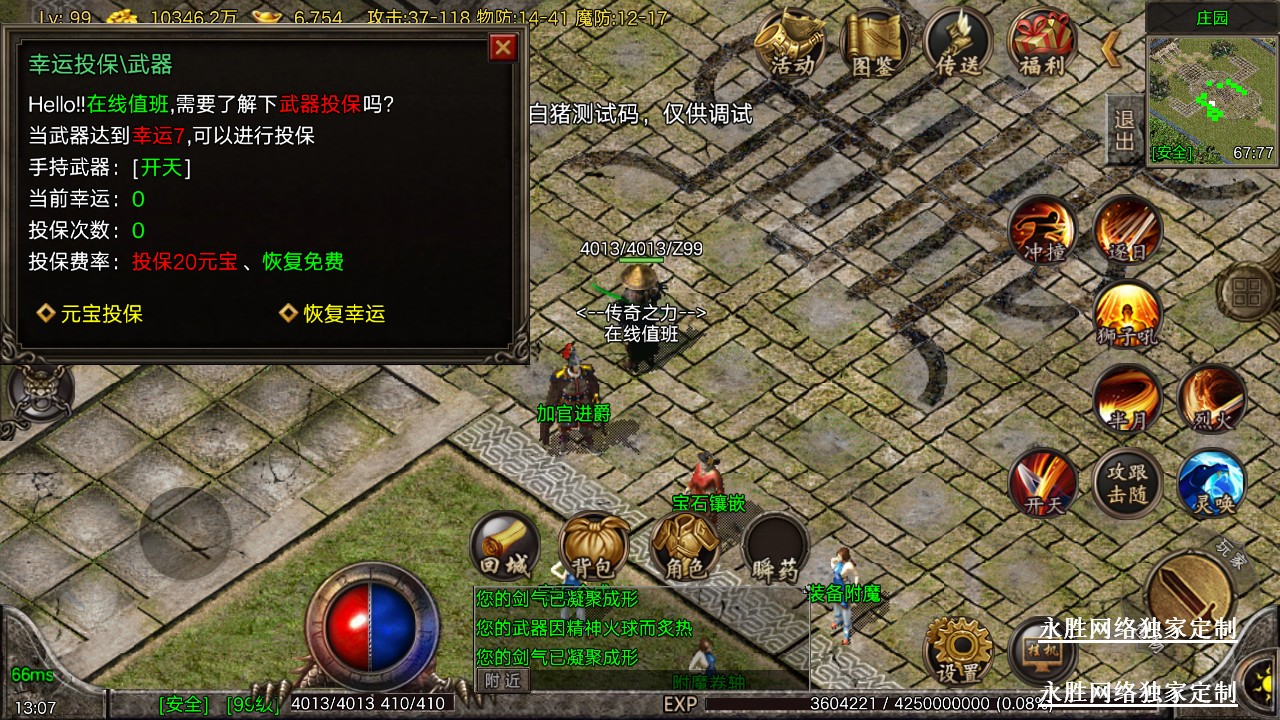Use the 逐日 sword skill

click(x=1127, y=231)
